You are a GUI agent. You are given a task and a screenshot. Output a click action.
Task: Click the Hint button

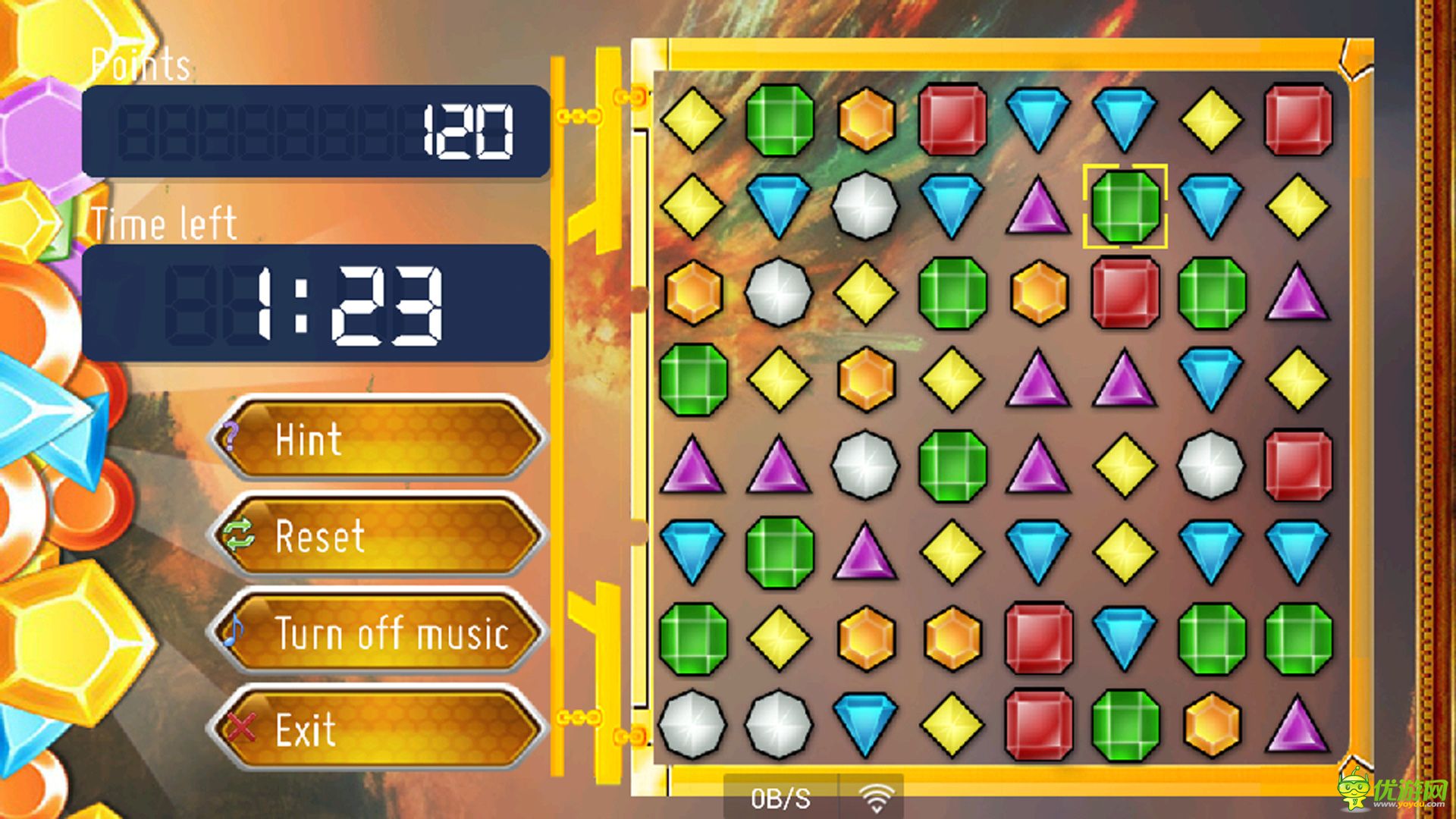click(x=377, y=439)
